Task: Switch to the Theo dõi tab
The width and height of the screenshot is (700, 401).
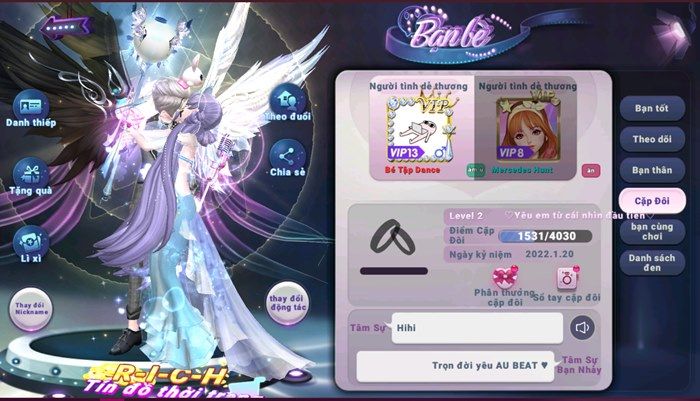Action: point(651,139)
